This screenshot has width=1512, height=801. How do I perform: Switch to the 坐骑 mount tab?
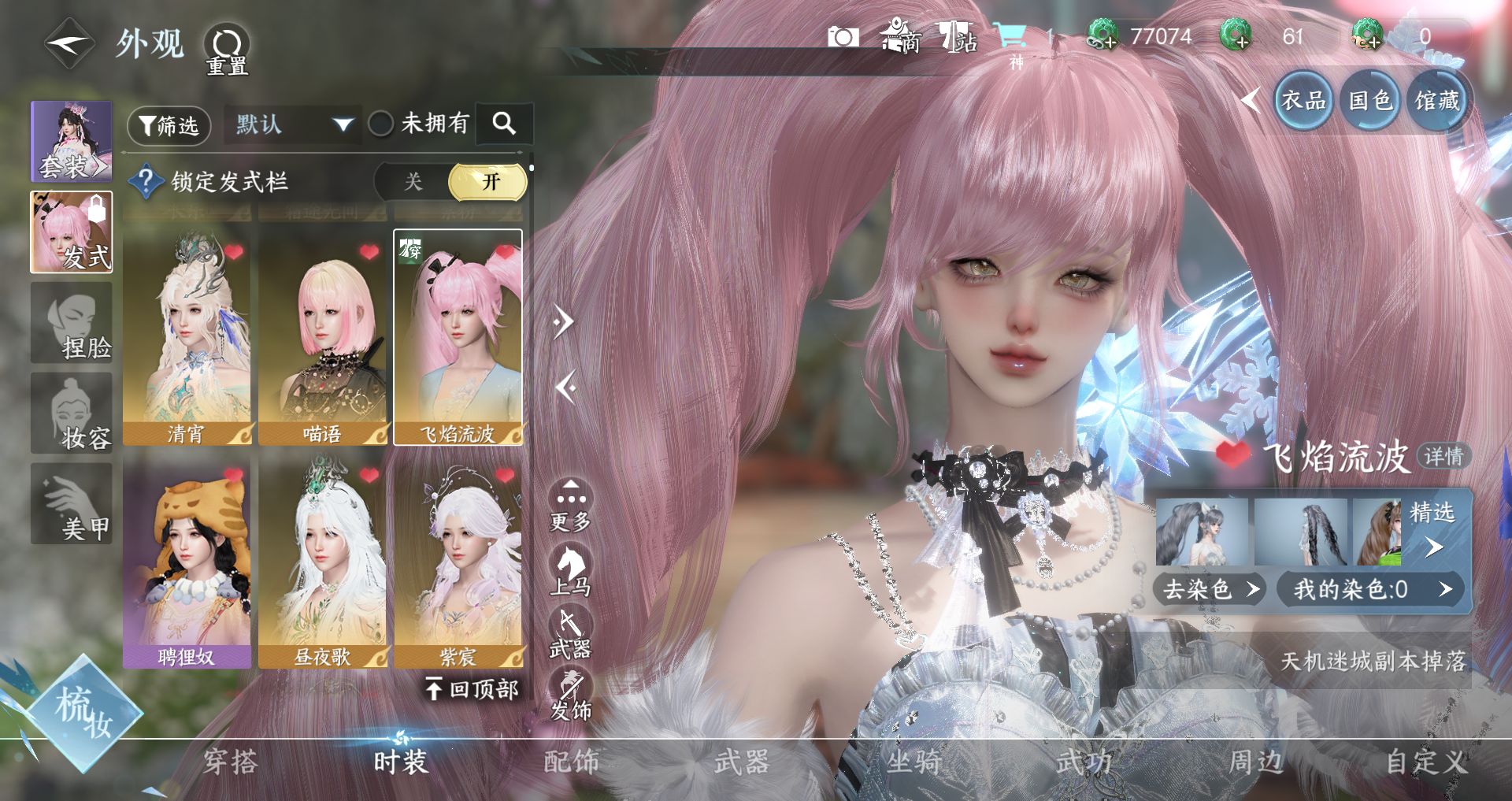coord(913,762)
